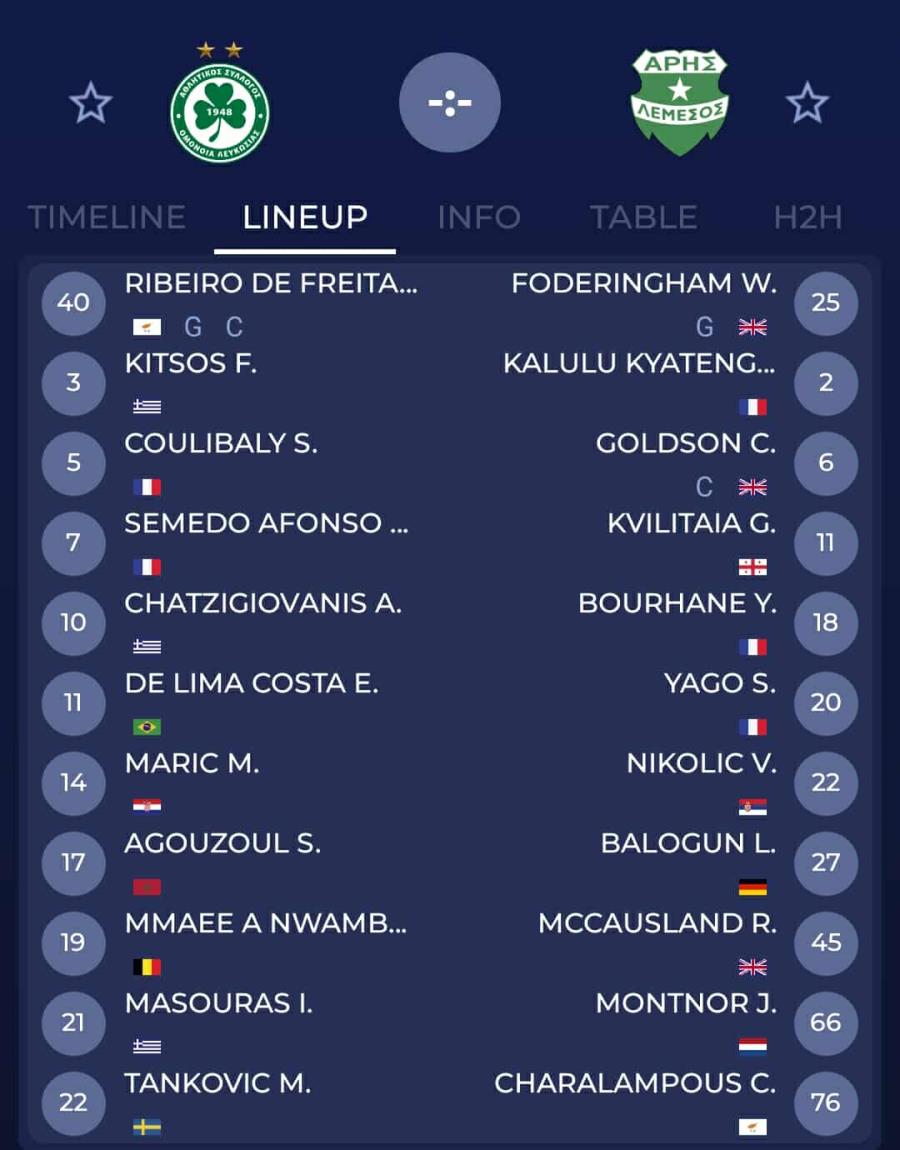Open the INFO tab
Viewport: 900px width, 1150px height.
click(479, 217)
